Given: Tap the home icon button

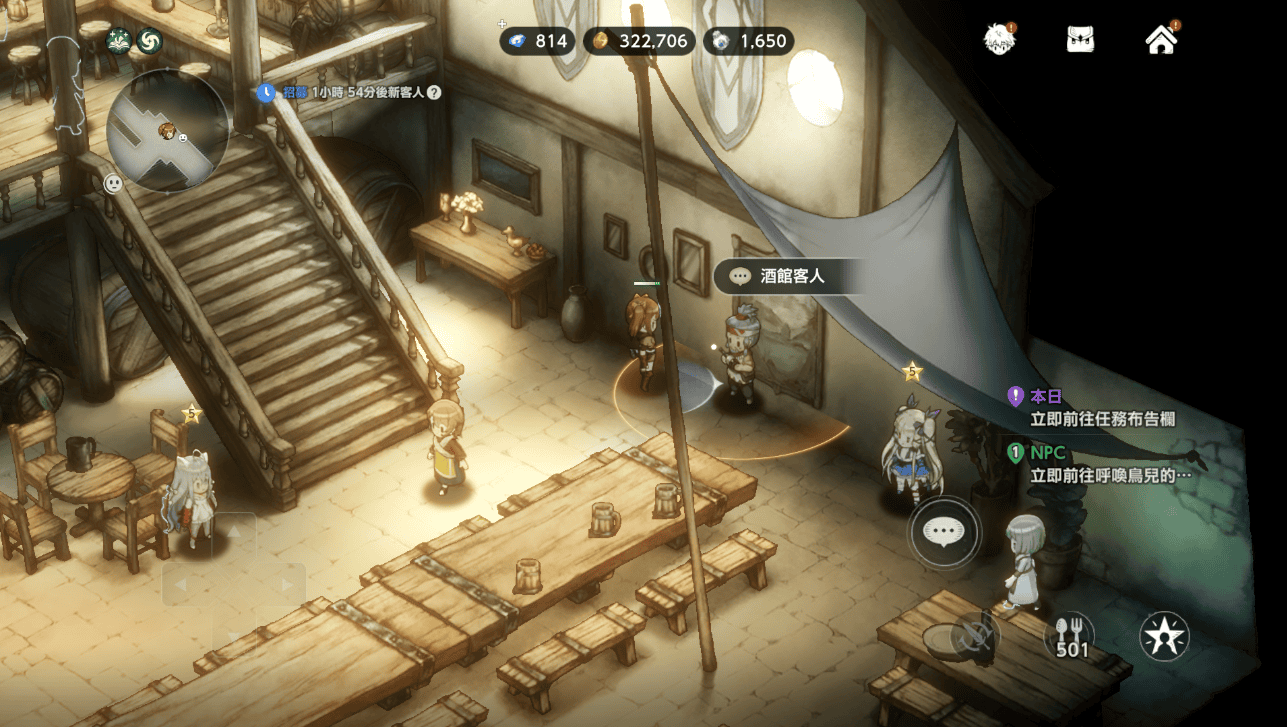Looking at the screenshot, I should pyautogui.click(x=1161, y=40).
